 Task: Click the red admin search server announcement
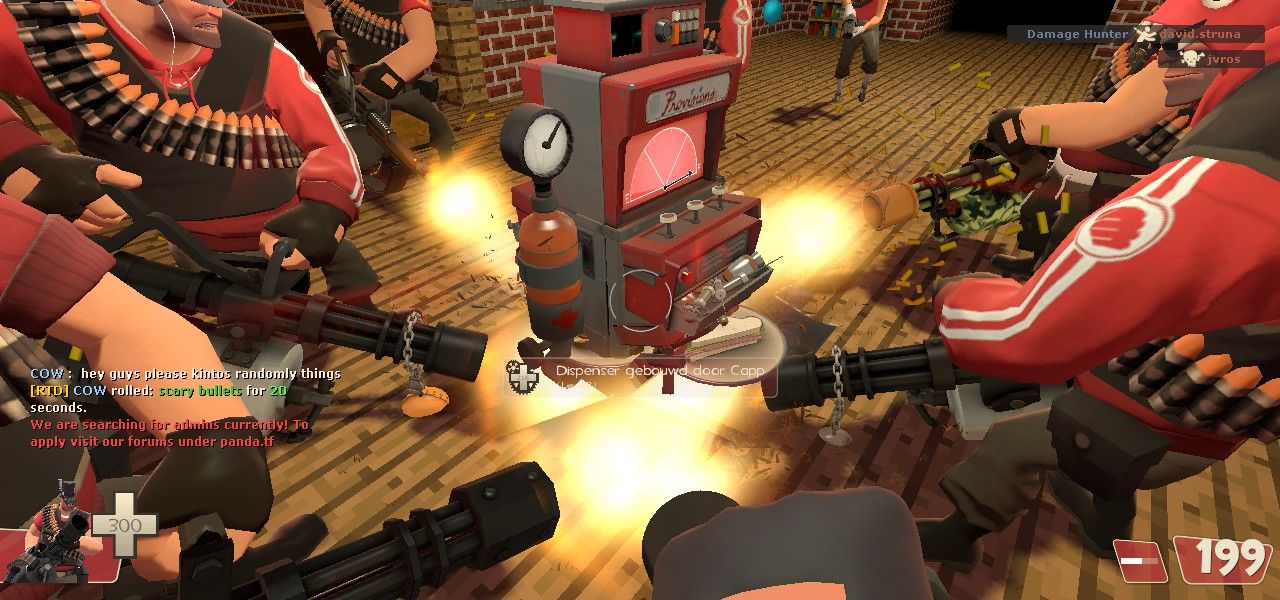point(170,432)
